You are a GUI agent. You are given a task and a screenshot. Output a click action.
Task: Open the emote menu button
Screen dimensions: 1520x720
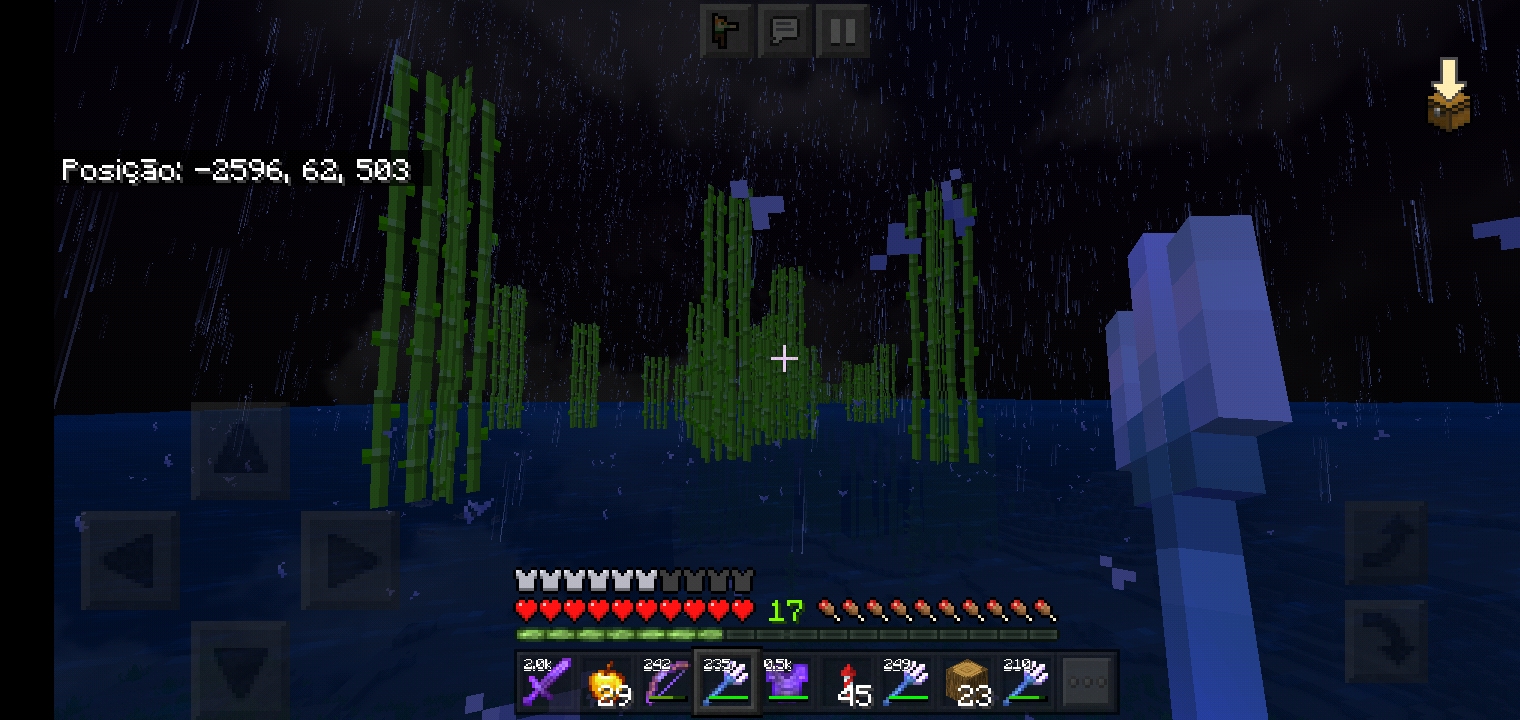726,31
